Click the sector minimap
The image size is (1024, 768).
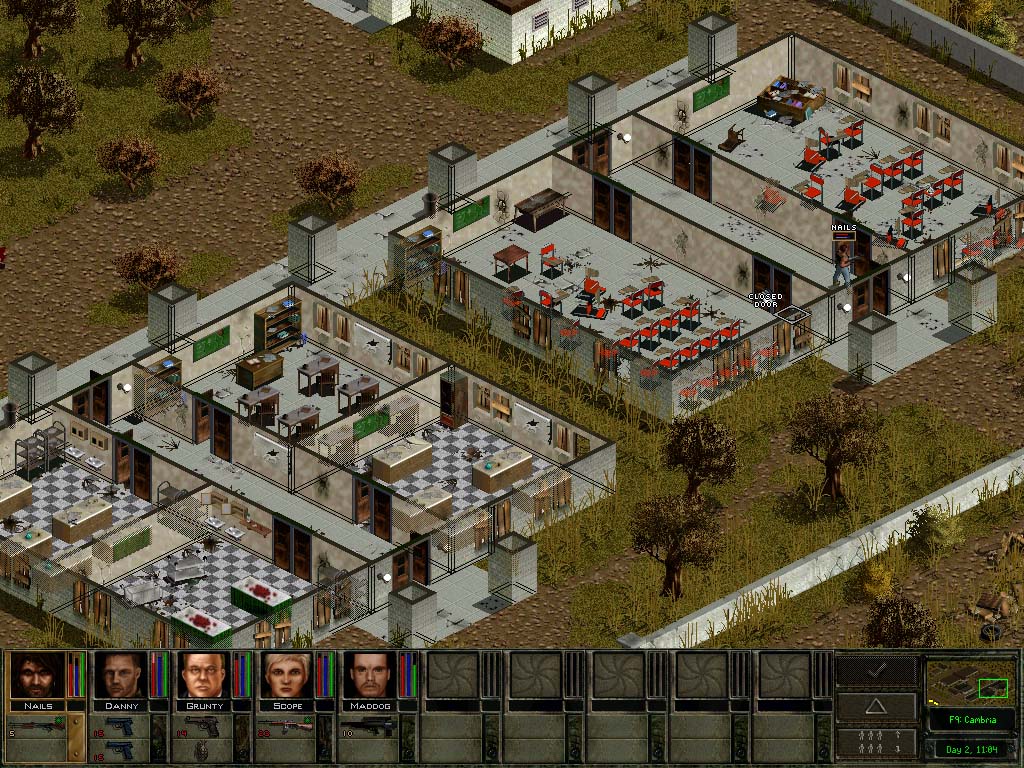point(971,682)
